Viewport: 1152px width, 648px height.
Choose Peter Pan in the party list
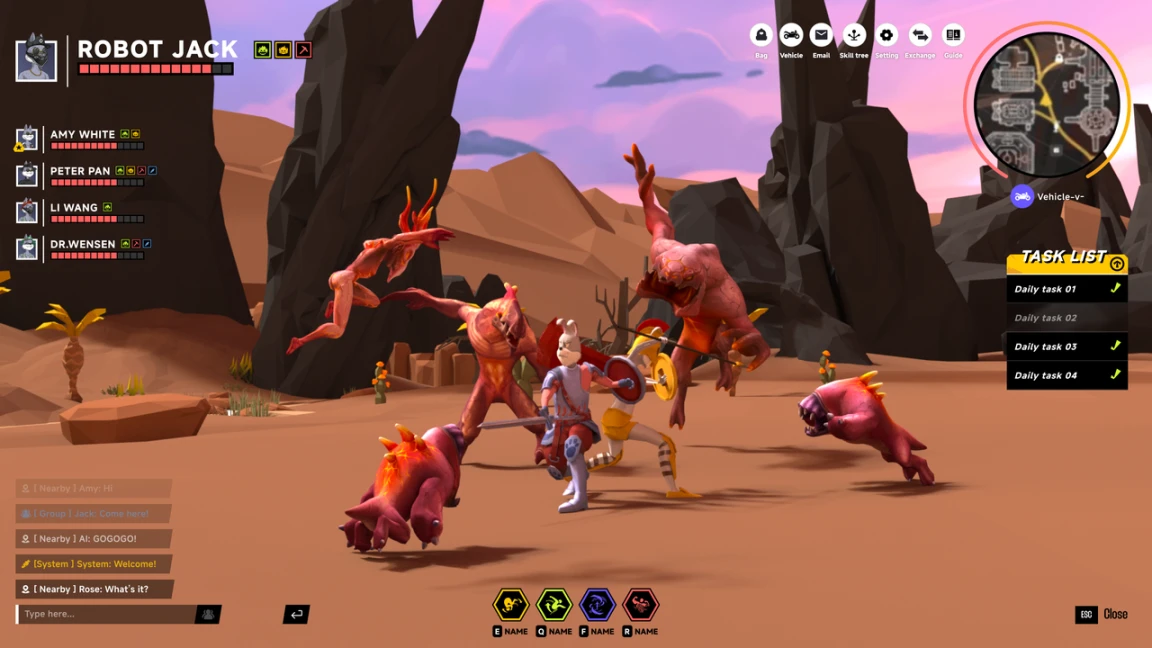[x=80, y=171]
